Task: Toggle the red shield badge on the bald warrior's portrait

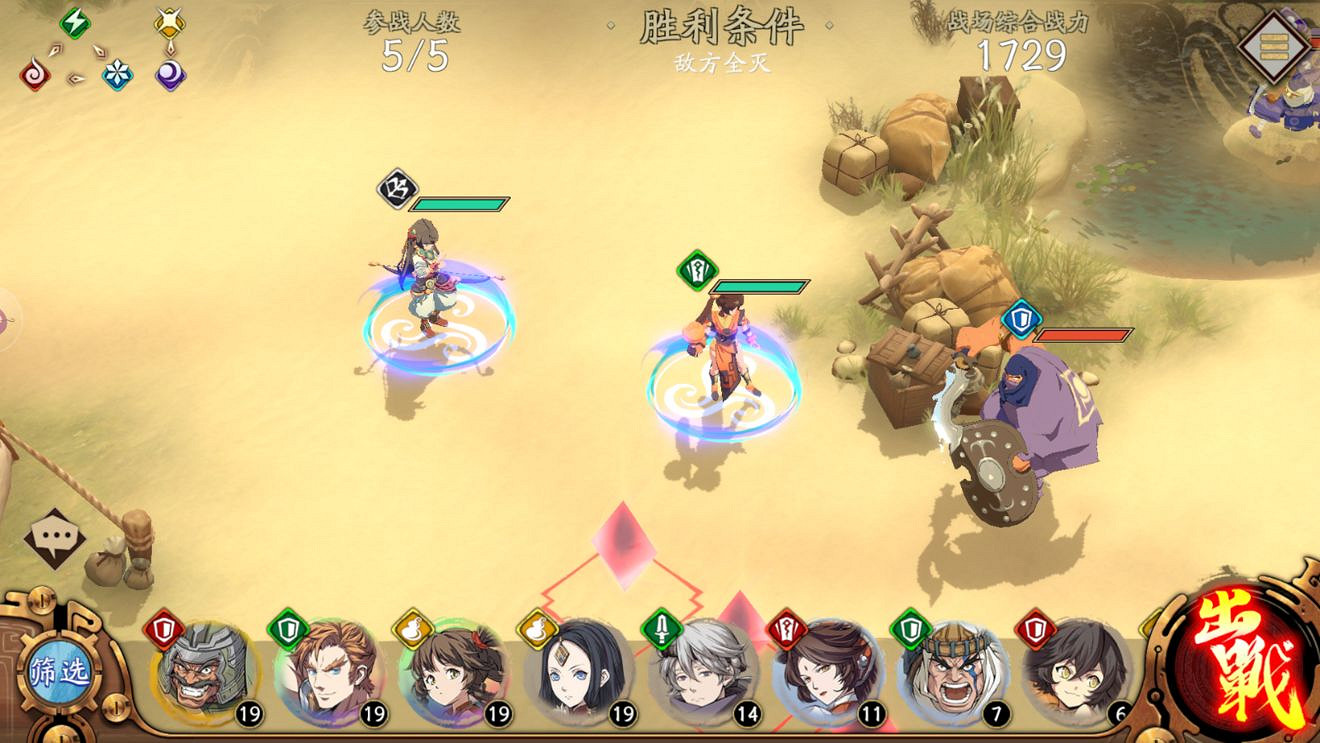Action: click(x=163, y=629)
